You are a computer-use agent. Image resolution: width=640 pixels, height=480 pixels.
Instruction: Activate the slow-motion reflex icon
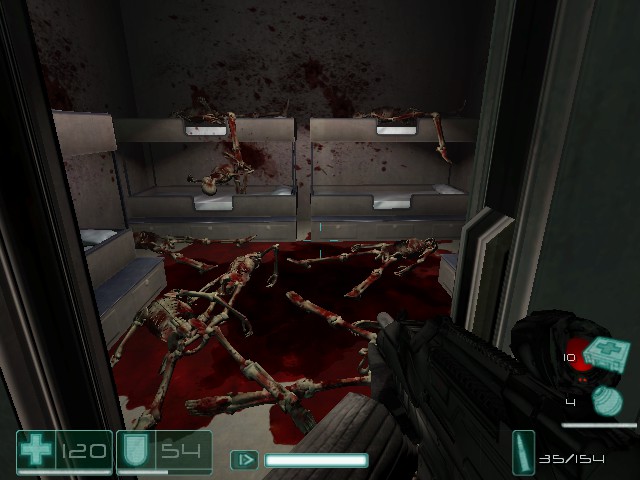click(244, 460)
